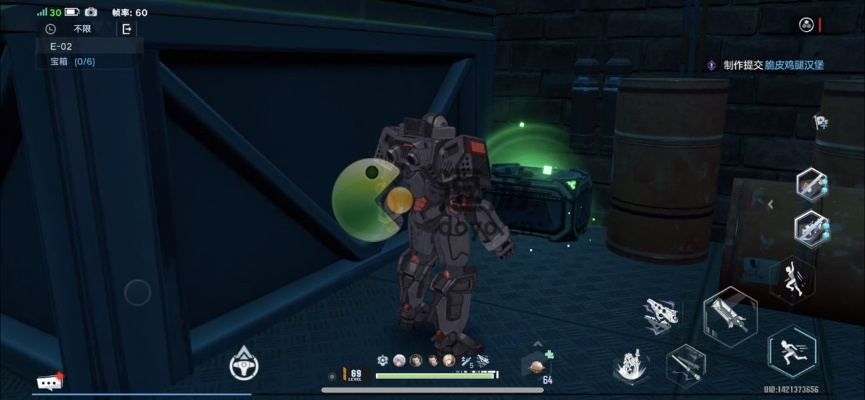The height and width of the screenshot is (400, 865).
Task: Open the treasure chest 宝箱 (0/6) tracker
Action: (x=73, y=62)
